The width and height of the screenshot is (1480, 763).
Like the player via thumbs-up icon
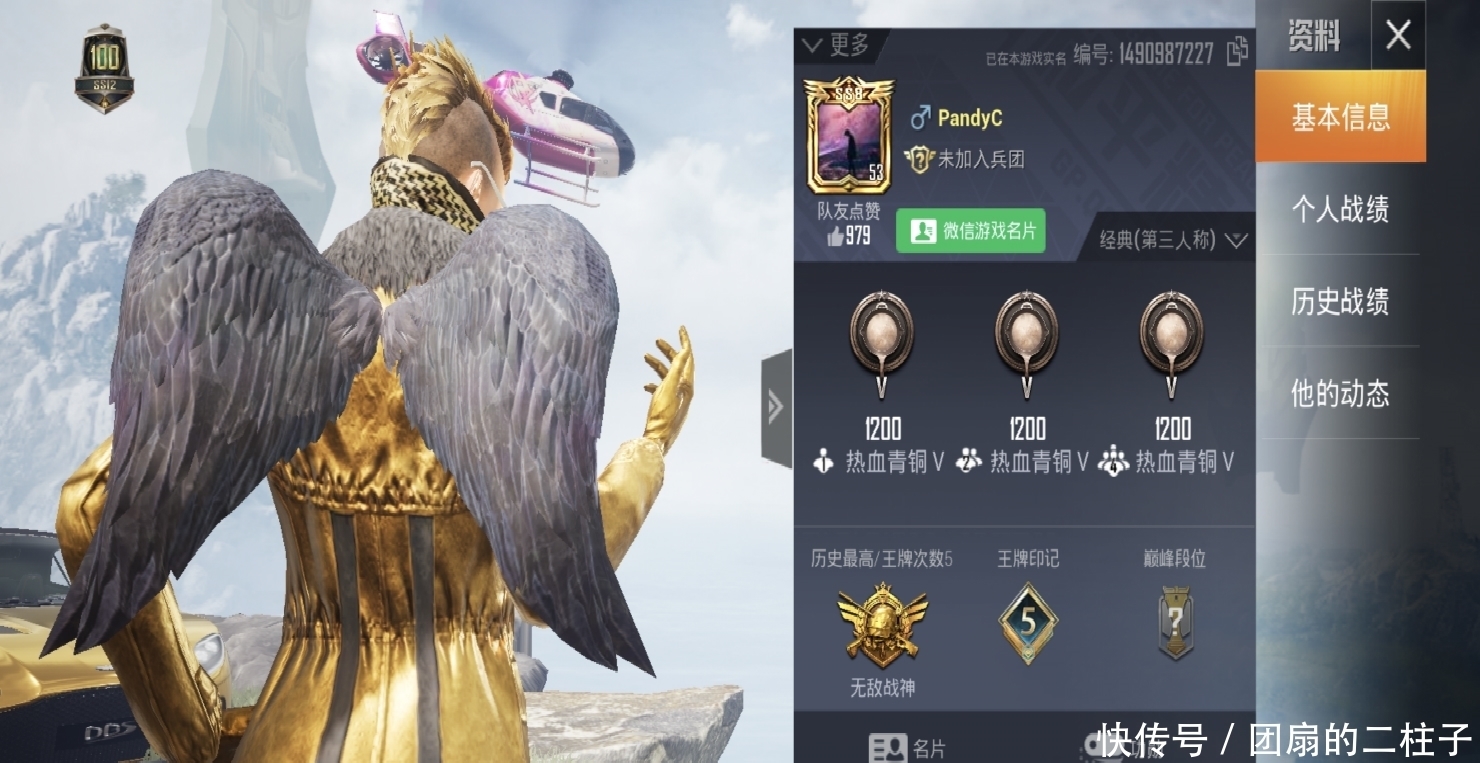[x=835, y=236]
